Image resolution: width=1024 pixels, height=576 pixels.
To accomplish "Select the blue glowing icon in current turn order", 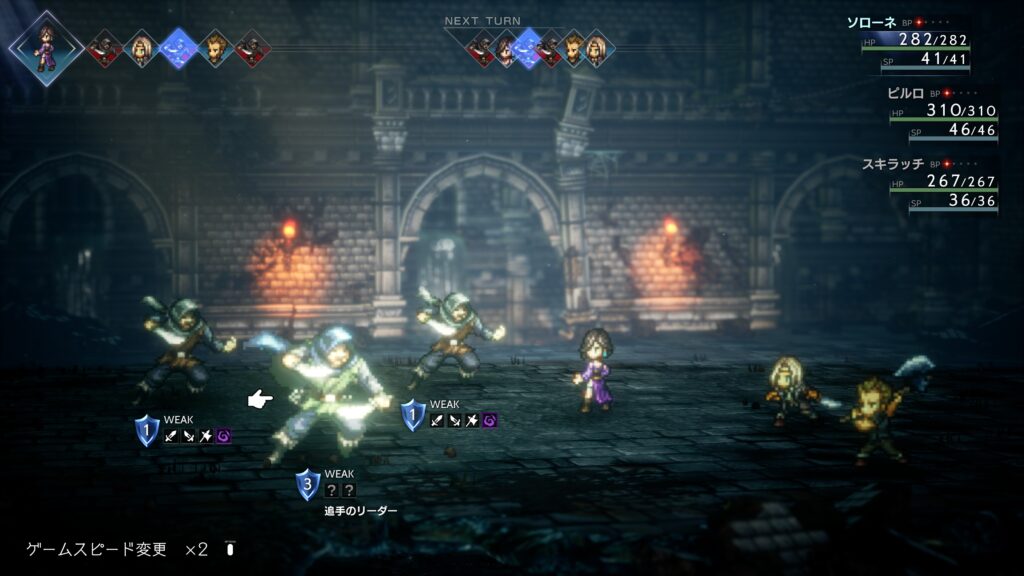I will click(178, 47).
